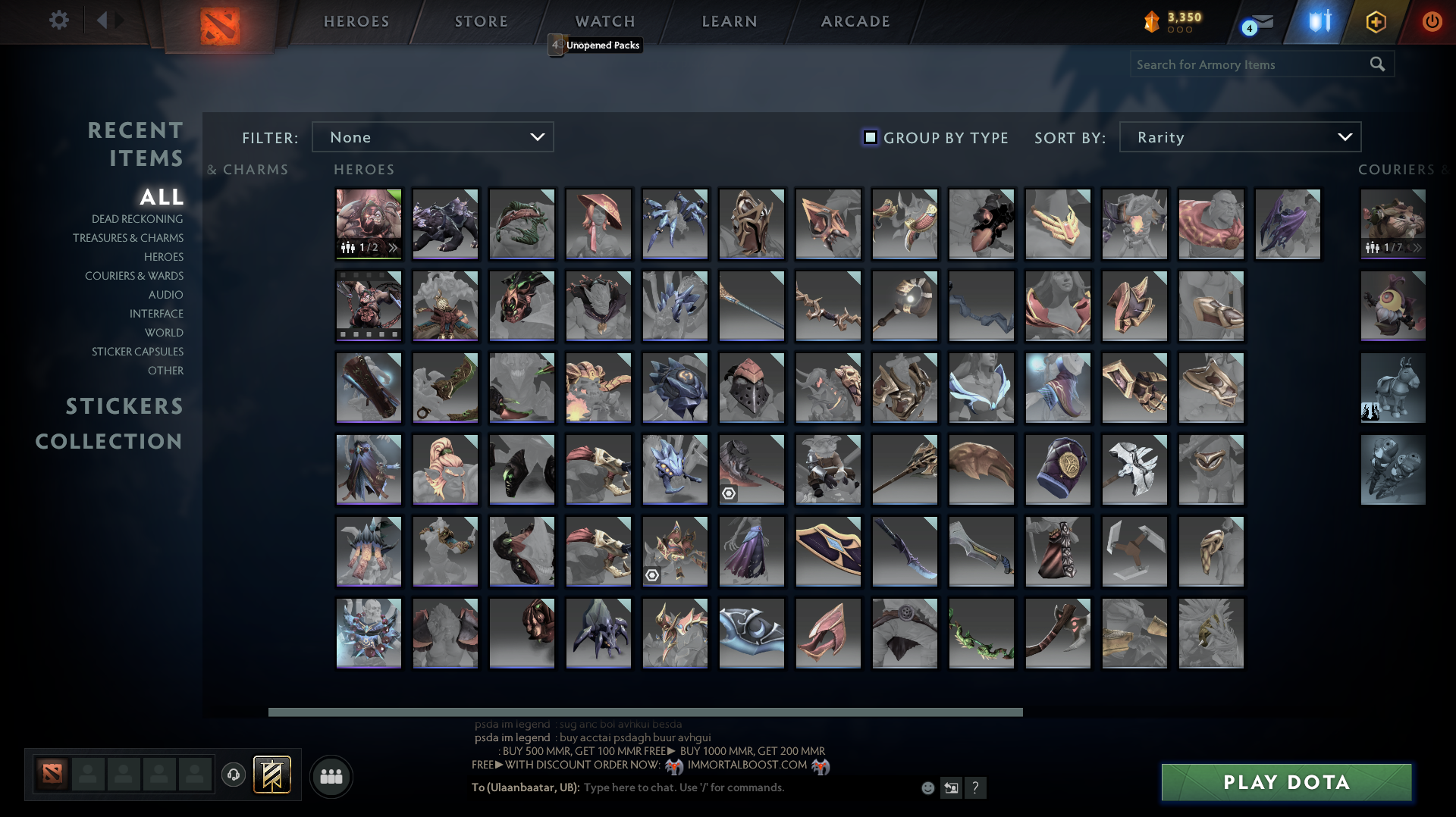Click the power exit icon

(1432, 22)
